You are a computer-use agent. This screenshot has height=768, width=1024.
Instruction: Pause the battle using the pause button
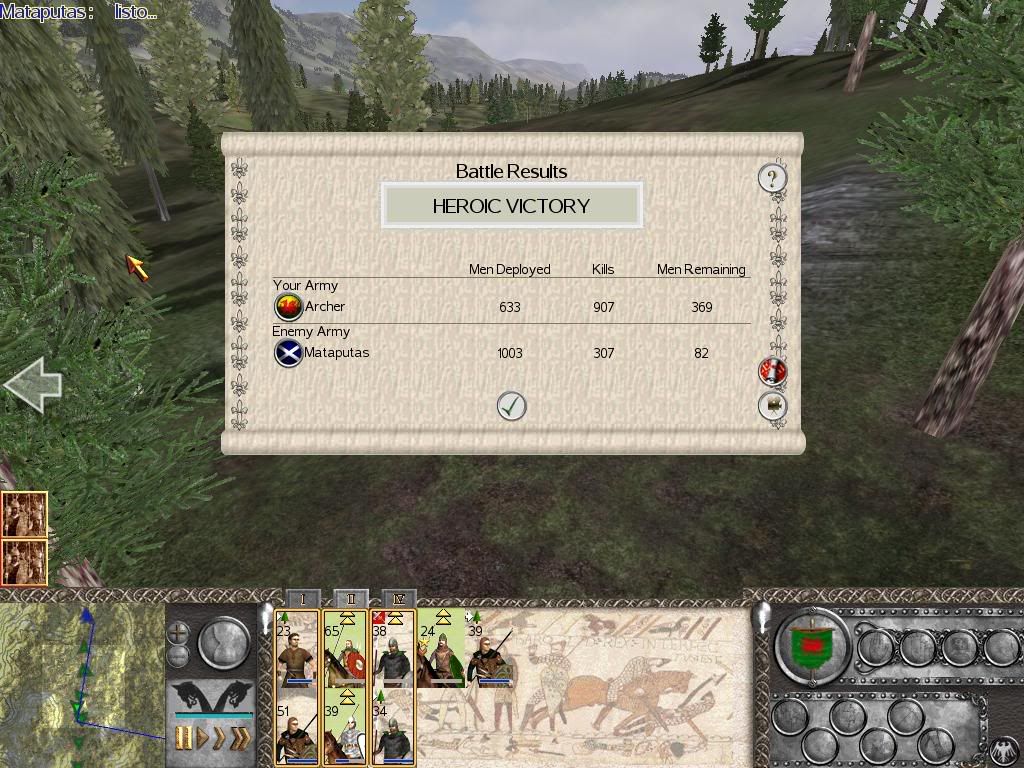pos(184,739)
